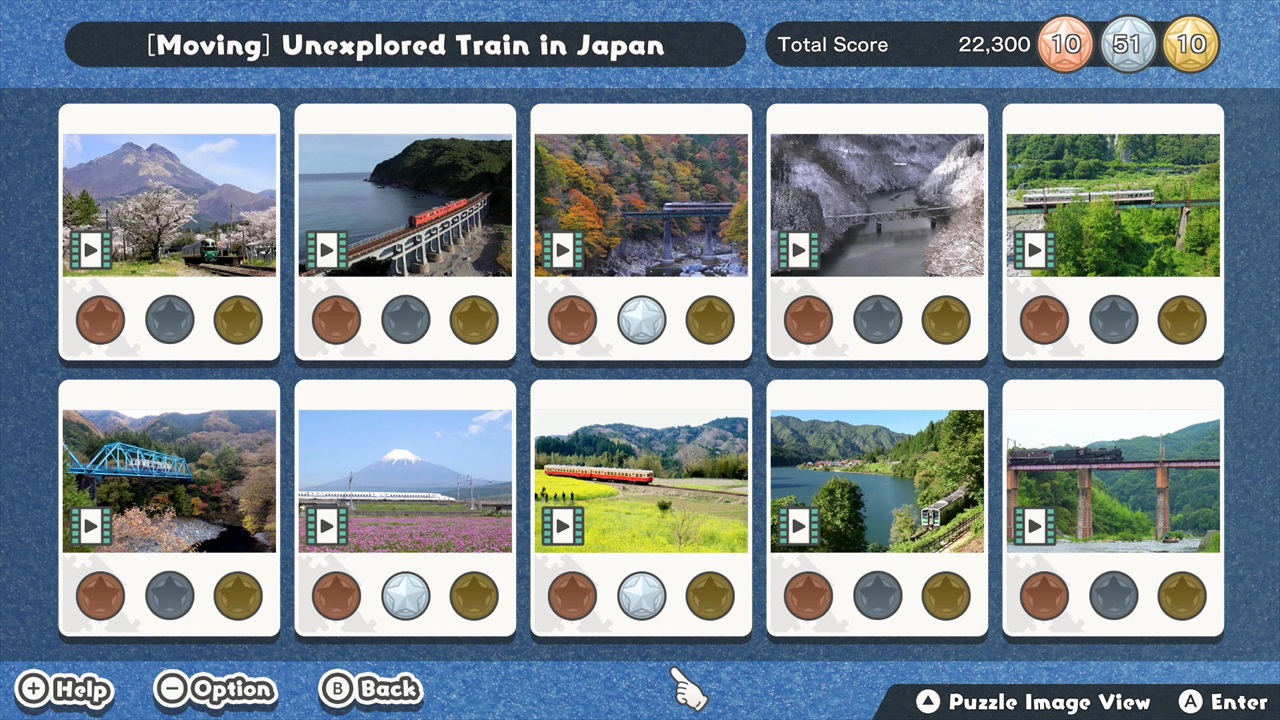Open the Option menu
Screen dimensions: 1280x720
(x=215, y=689)
